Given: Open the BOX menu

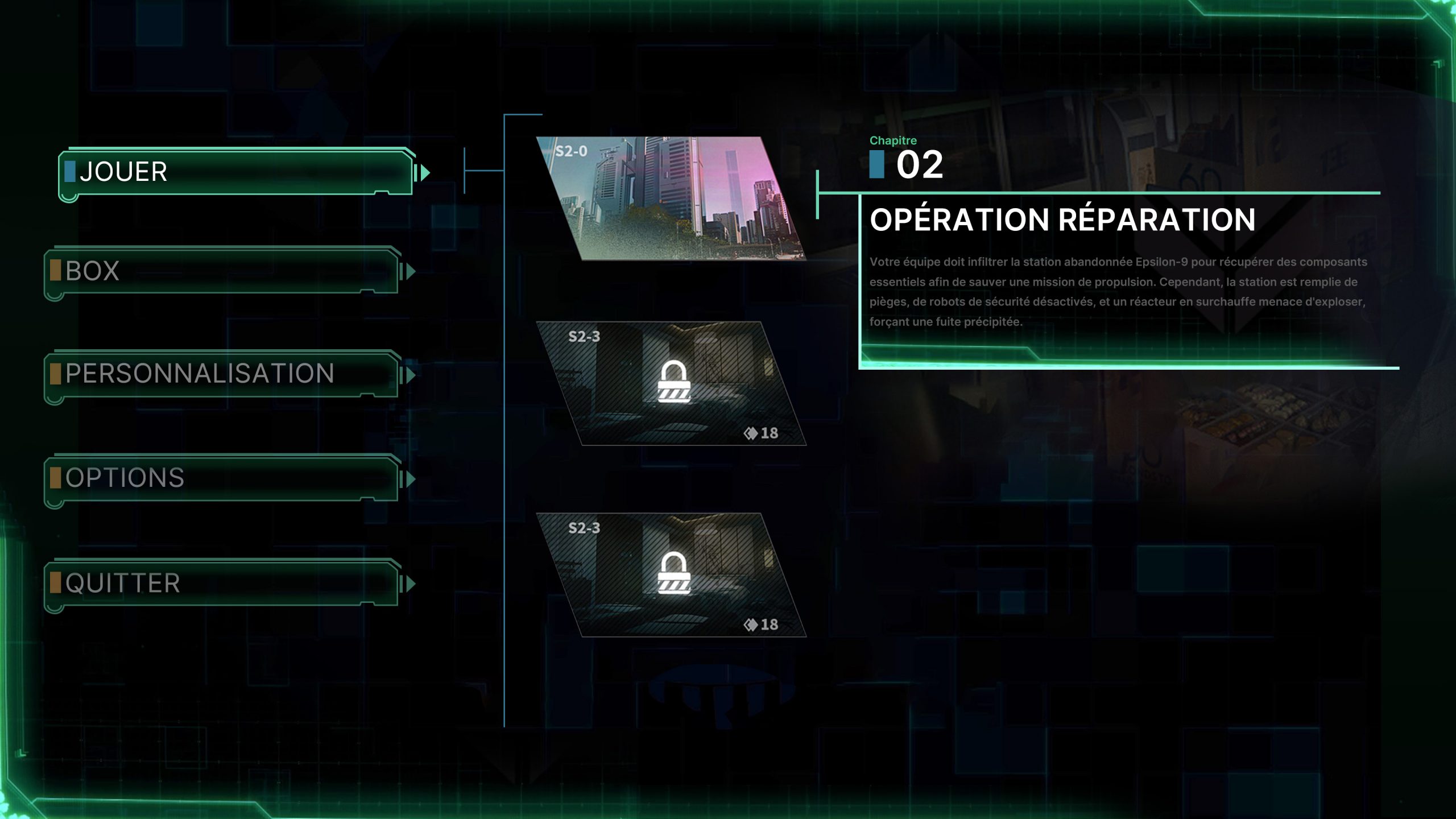Looking at the screenshot, I should (222, 271).
